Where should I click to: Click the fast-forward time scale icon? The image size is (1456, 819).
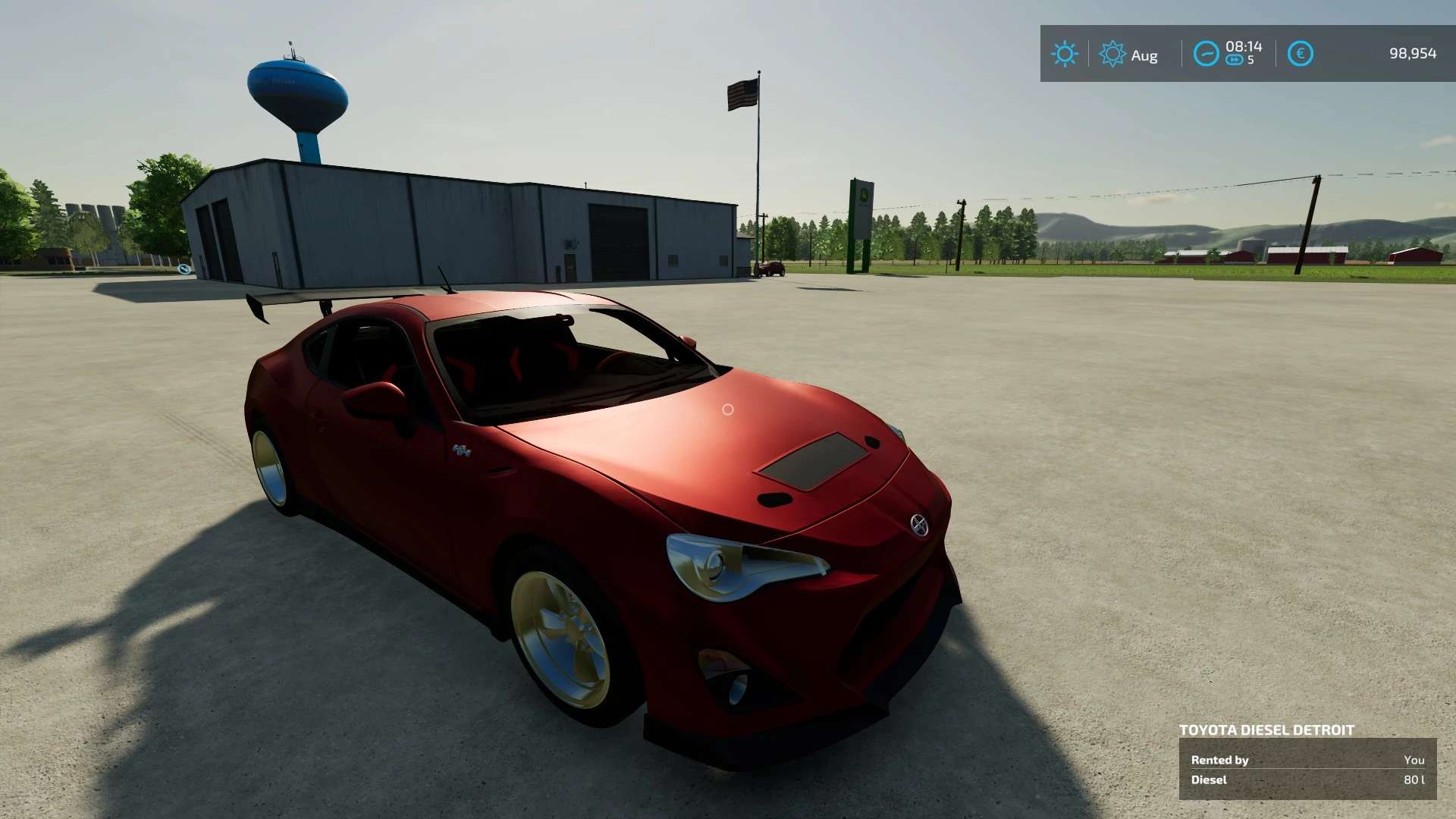(1235, 61)
